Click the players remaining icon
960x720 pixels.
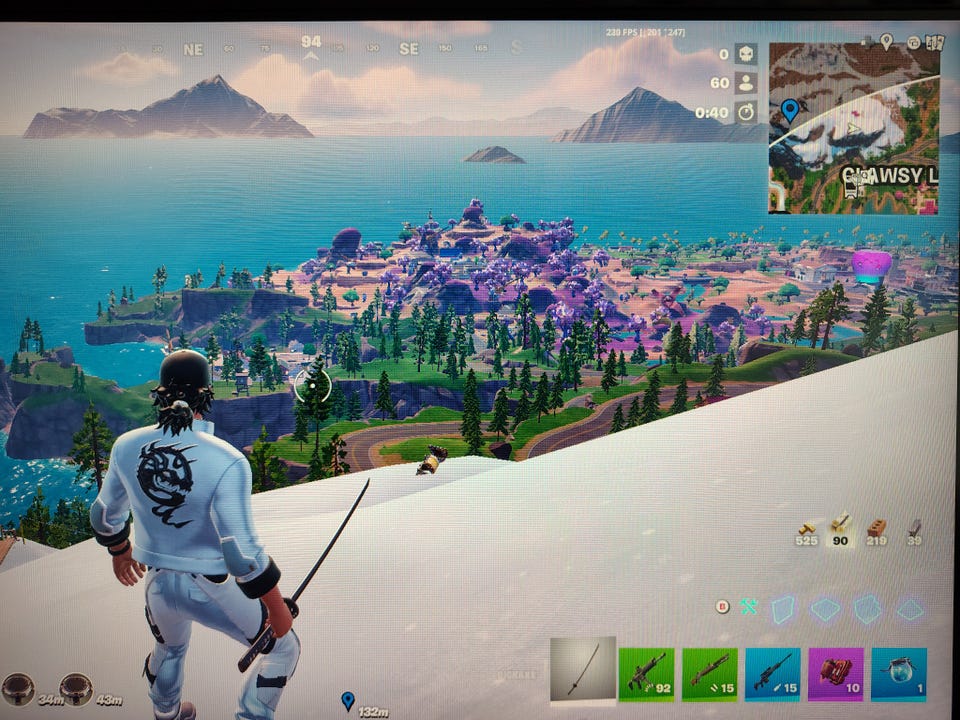pos(746,83)
